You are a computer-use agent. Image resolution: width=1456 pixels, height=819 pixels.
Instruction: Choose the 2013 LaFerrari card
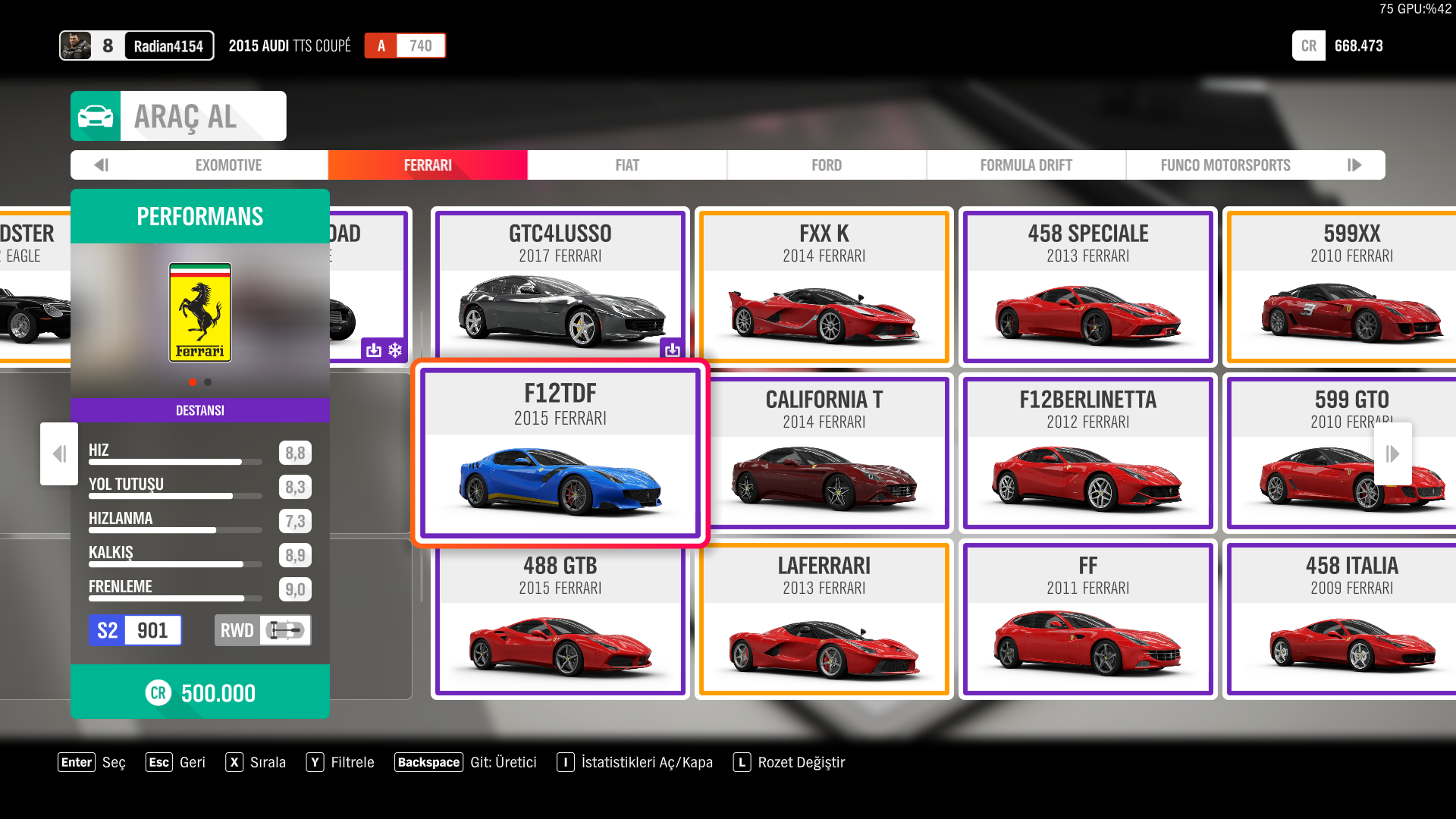tap(824, 619)
